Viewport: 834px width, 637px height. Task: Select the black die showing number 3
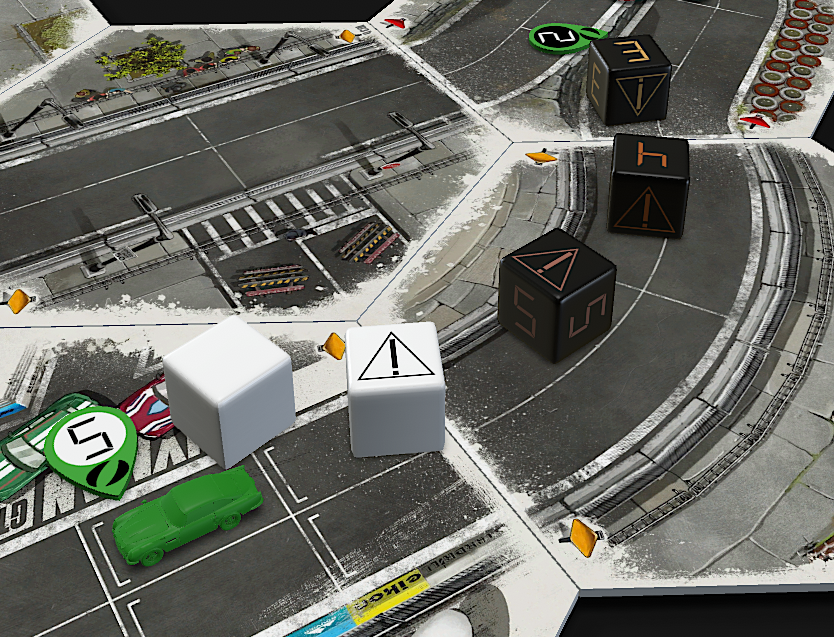click(x=629, y=79)
